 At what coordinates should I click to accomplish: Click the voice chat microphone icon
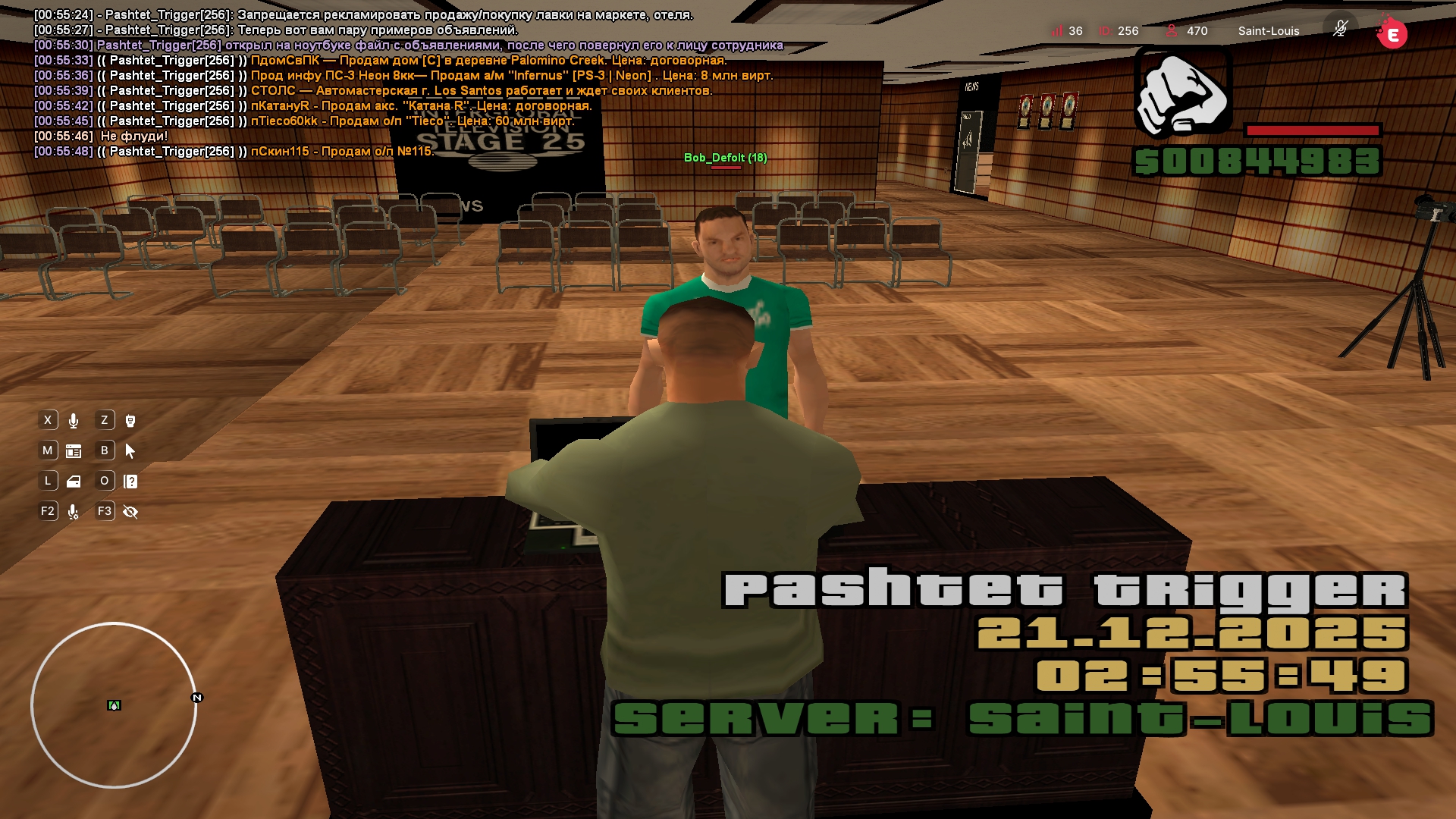click(74, 421)
